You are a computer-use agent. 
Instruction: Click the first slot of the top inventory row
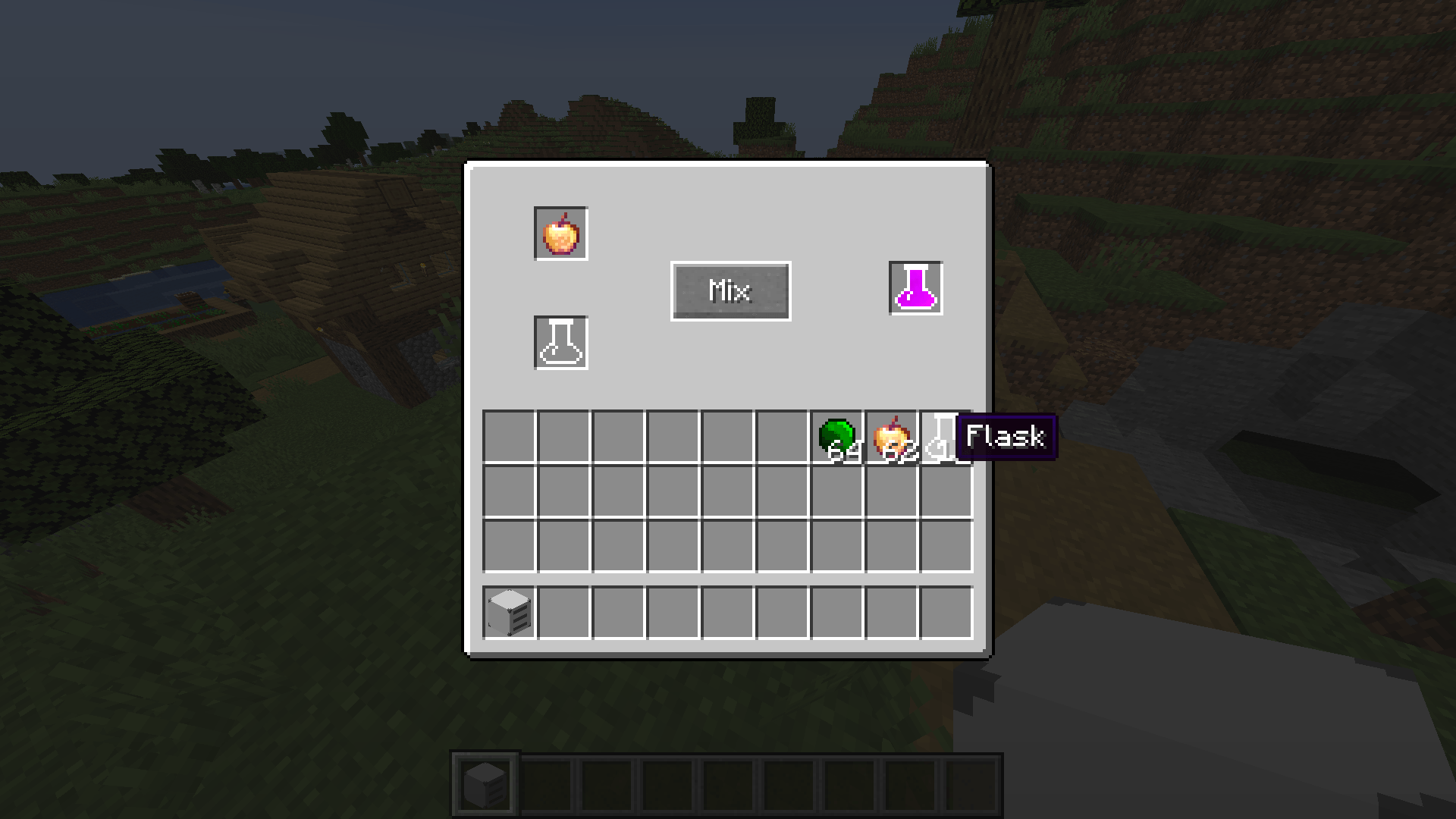[x=512, y=436]
